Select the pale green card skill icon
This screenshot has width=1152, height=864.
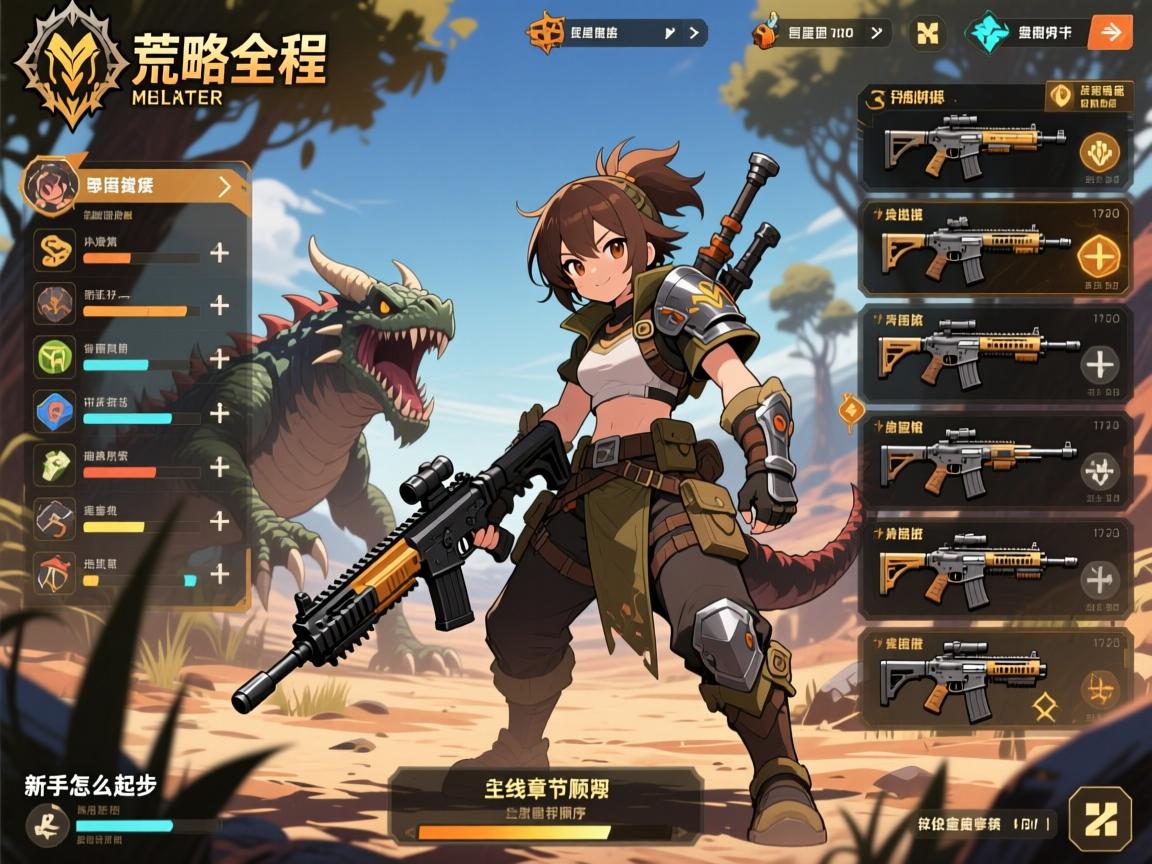(55, 465)
